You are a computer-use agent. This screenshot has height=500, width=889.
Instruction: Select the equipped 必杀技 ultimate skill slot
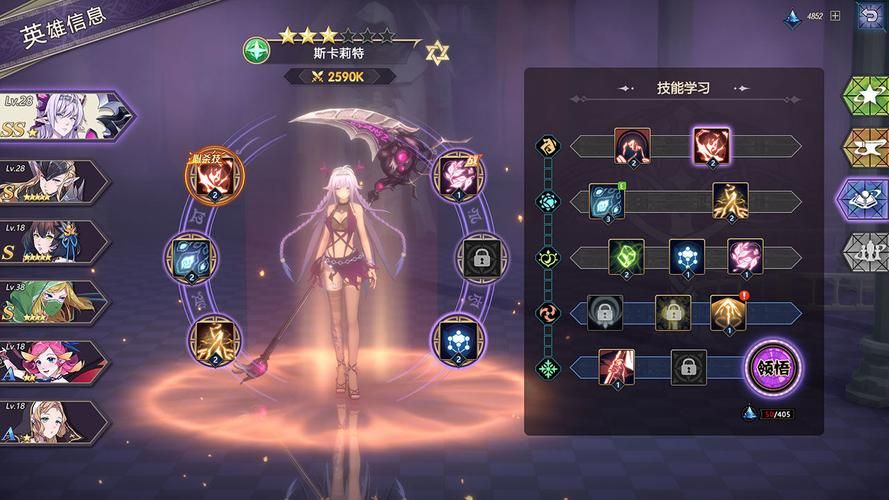coord(211,177)
